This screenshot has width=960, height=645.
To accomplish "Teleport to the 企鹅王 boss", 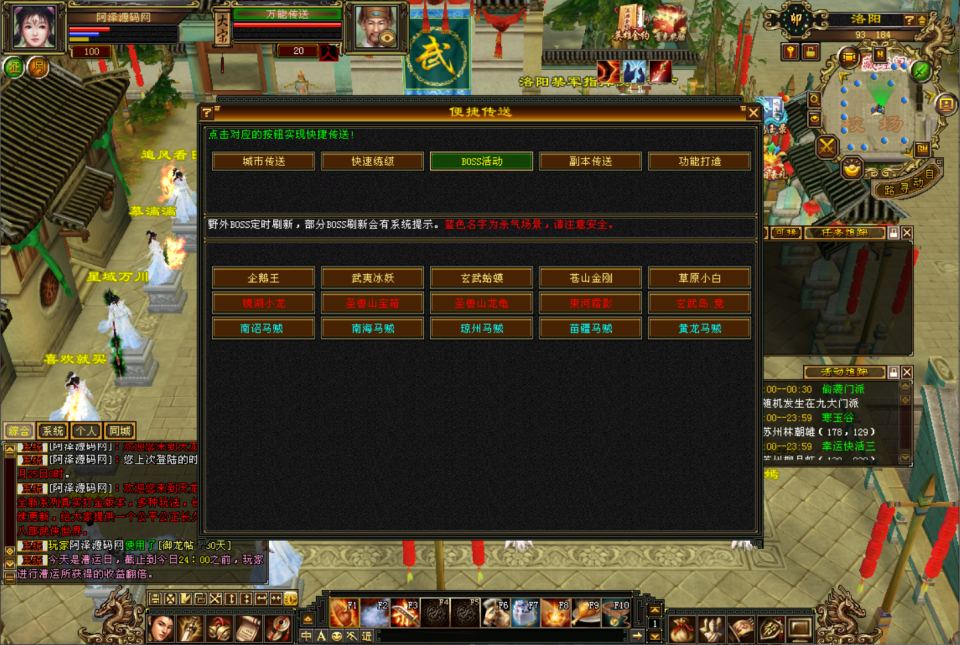I will pos(263,277).
